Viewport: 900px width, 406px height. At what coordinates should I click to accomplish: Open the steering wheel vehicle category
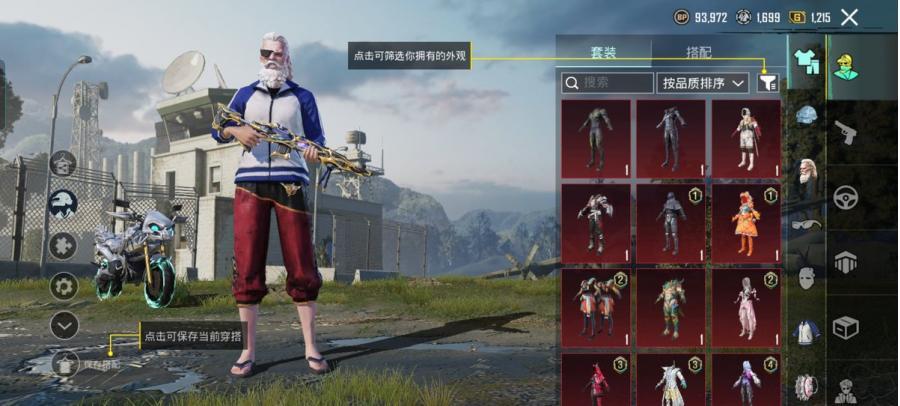846,197
